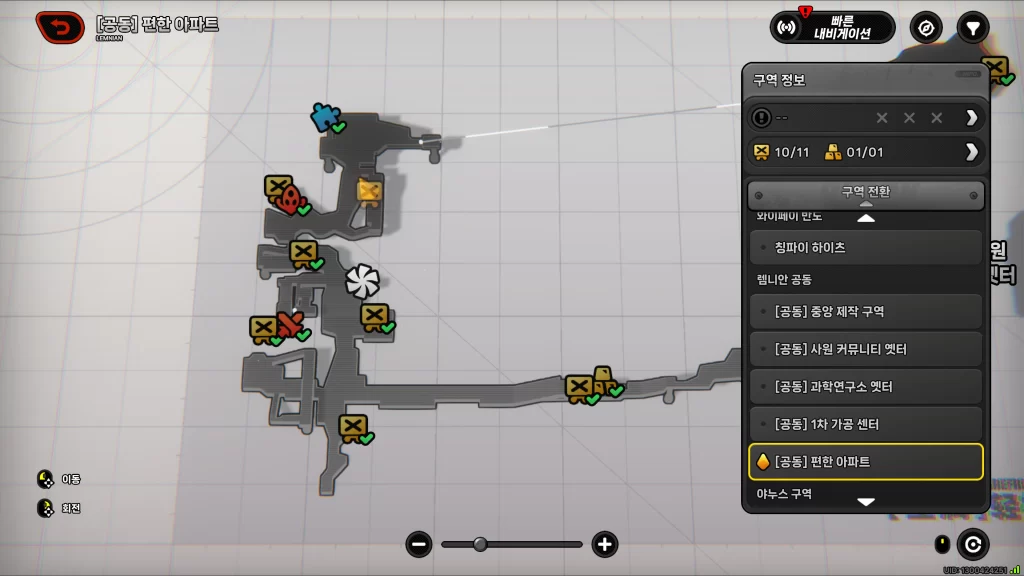Screen dimensions: 1024x576
Task: Expand the exclamation mark info row
Action: pos(971,118)
